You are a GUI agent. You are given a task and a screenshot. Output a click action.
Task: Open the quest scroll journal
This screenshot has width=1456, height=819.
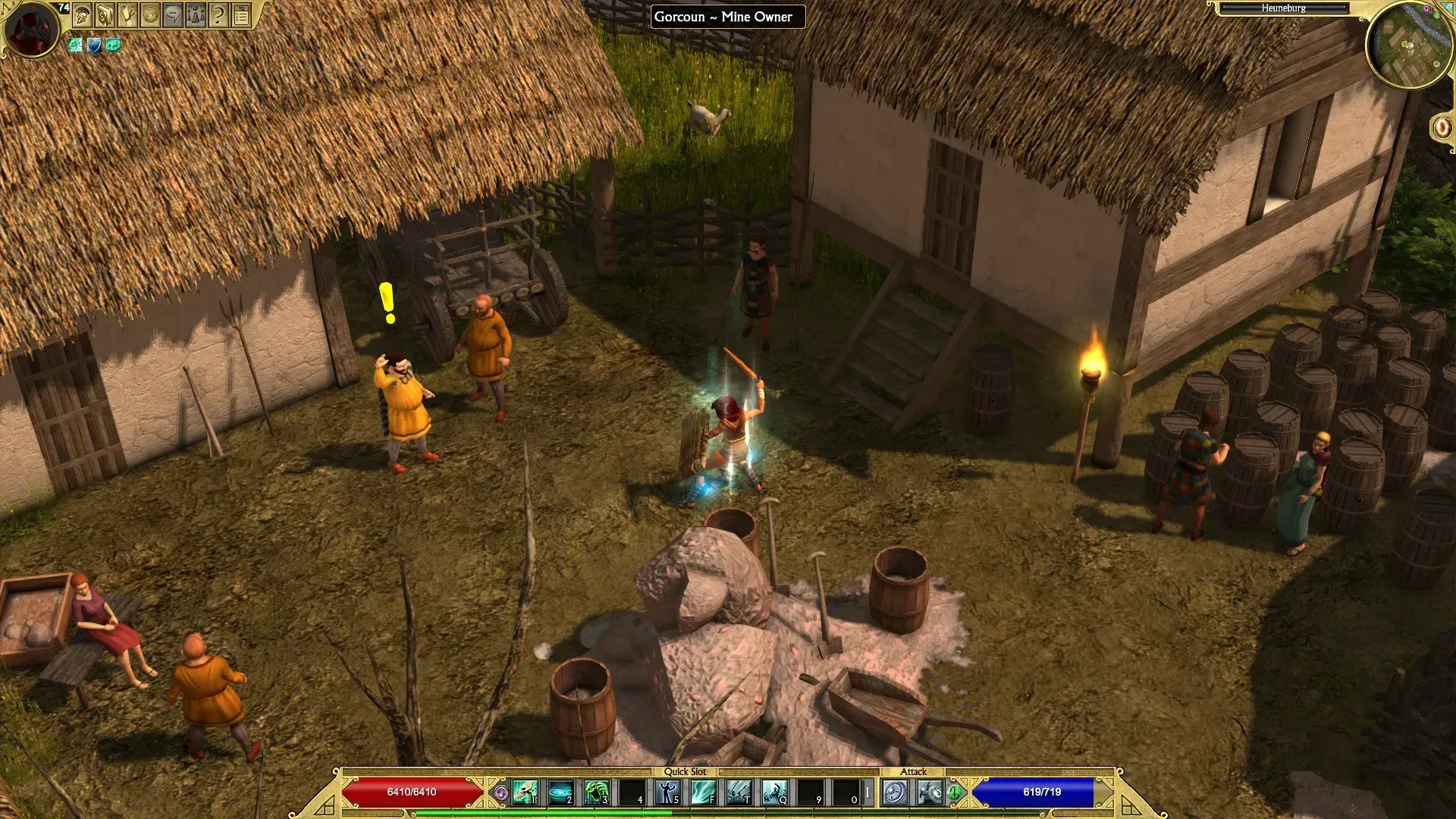coord(127,15)
